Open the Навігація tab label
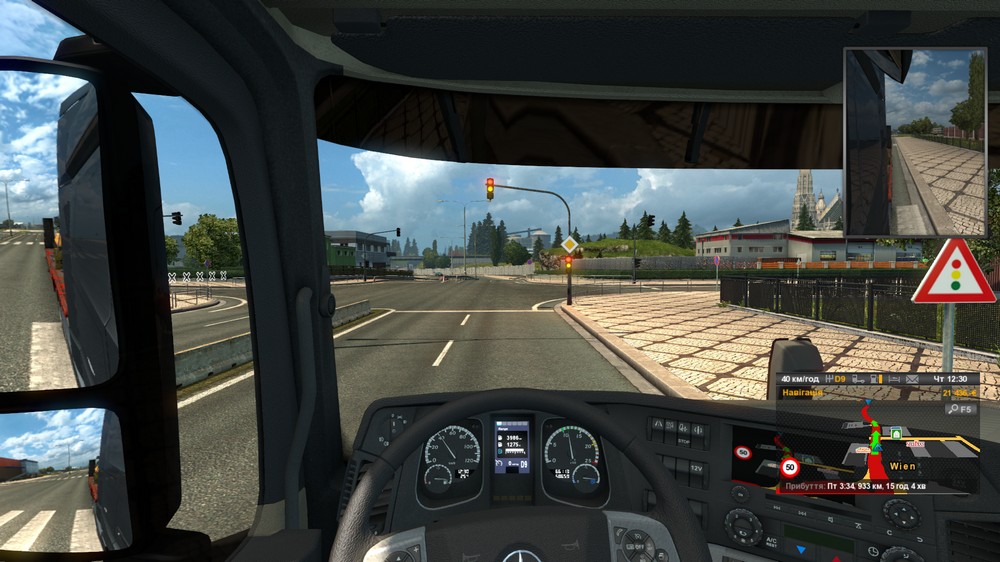Screen dimensions: 1000x562 point(803,393)
